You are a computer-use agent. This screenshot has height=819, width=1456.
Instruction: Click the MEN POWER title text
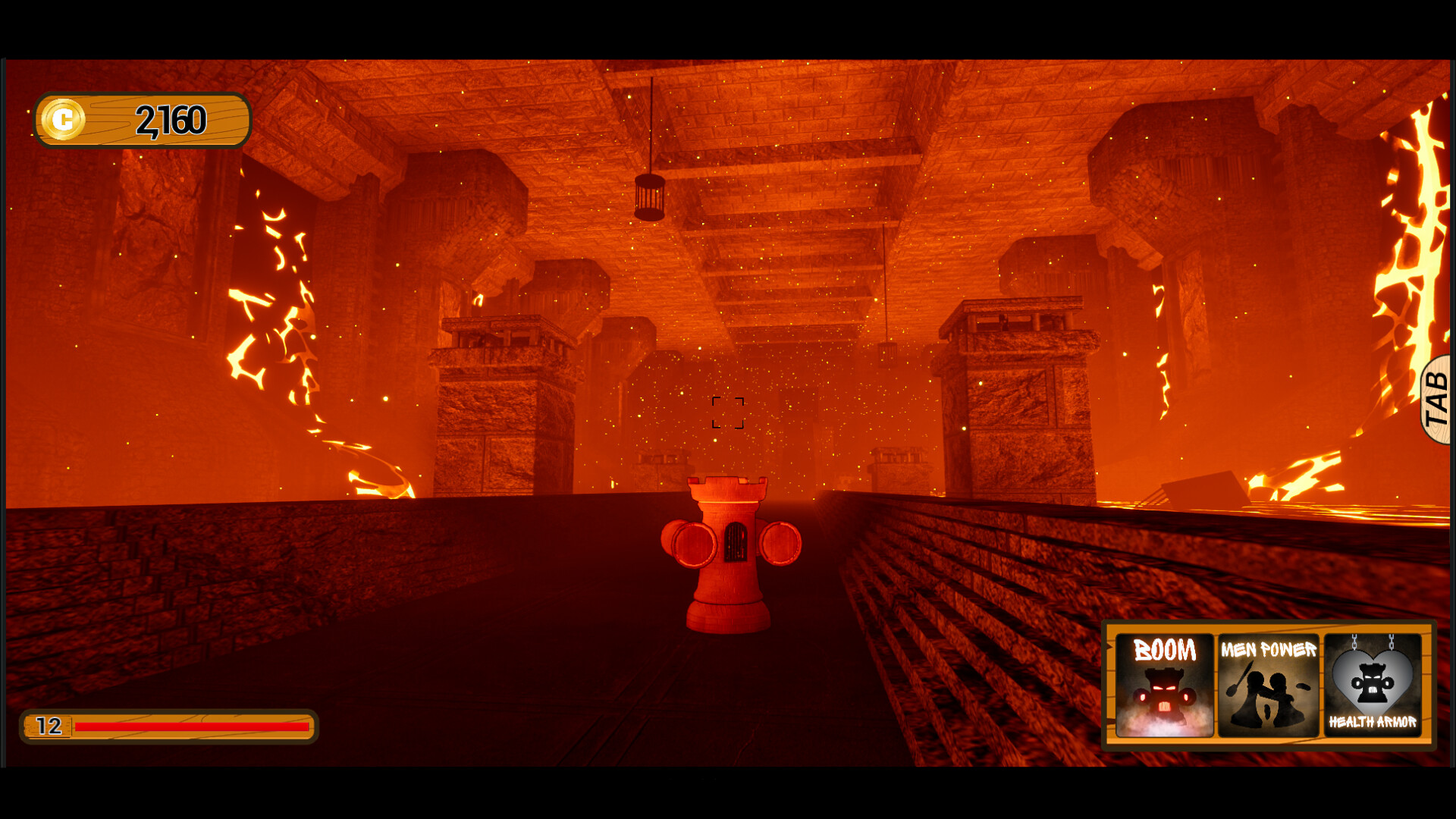pos(1268,650)
